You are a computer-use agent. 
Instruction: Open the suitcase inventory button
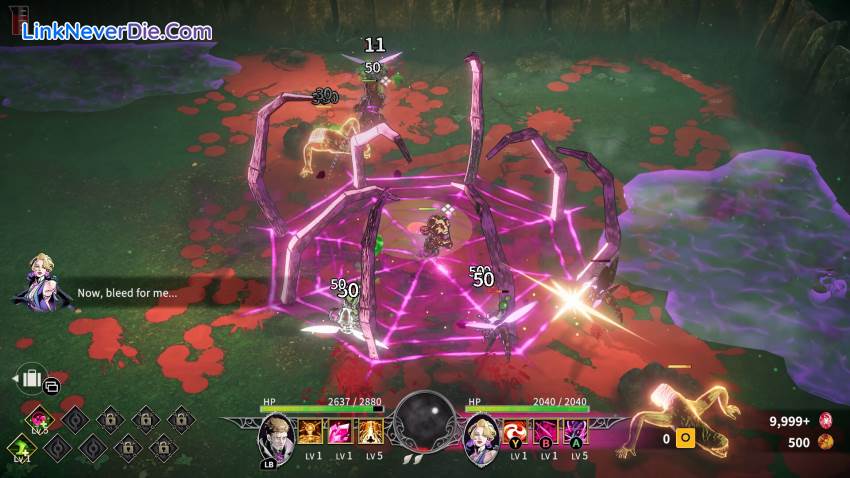[33, 379]
